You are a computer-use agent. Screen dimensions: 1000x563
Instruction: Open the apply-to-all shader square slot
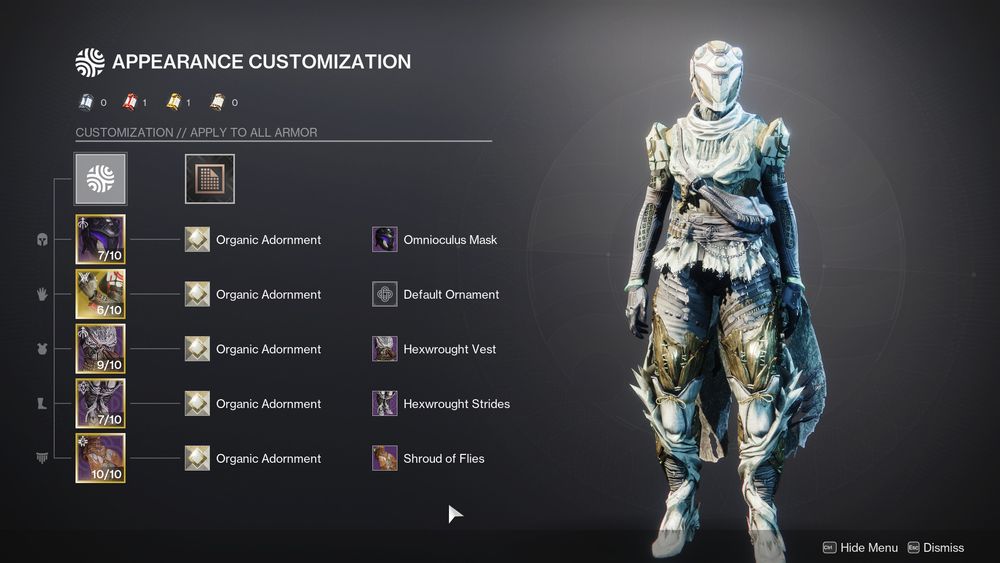[x=210, y=179]
